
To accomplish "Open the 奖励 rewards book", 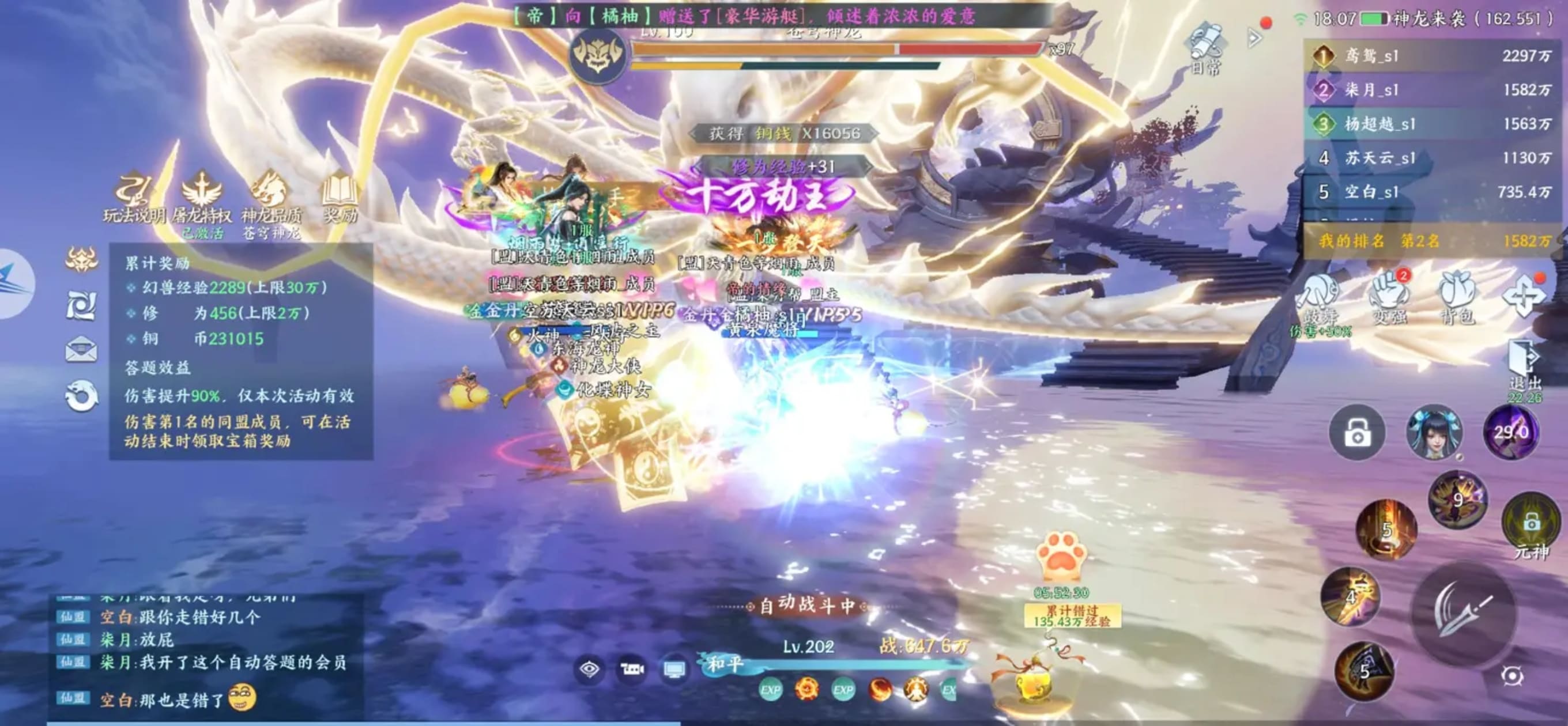I will pyautogui.click(x=340, y=196).
